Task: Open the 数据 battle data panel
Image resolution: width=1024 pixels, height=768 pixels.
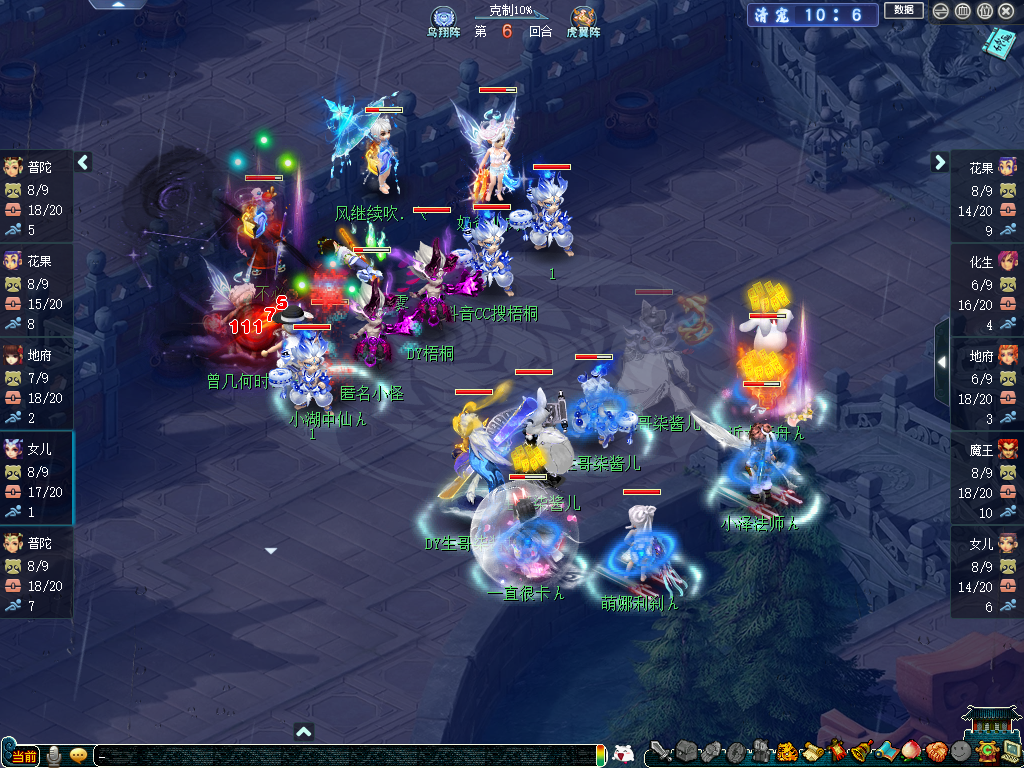Action: pos(903,11)
